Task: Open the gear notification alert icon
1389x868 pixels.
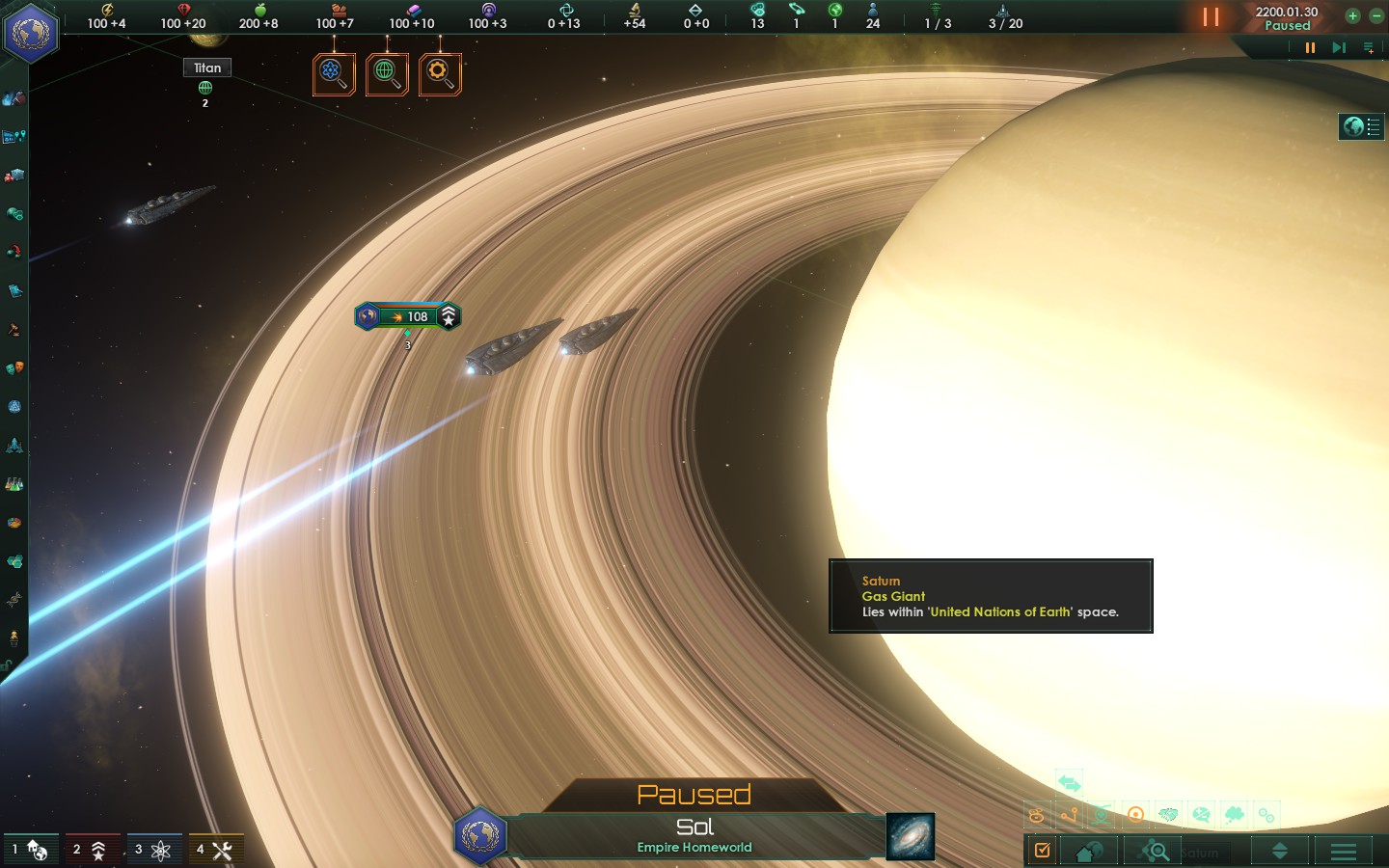Action: (440, 73)
